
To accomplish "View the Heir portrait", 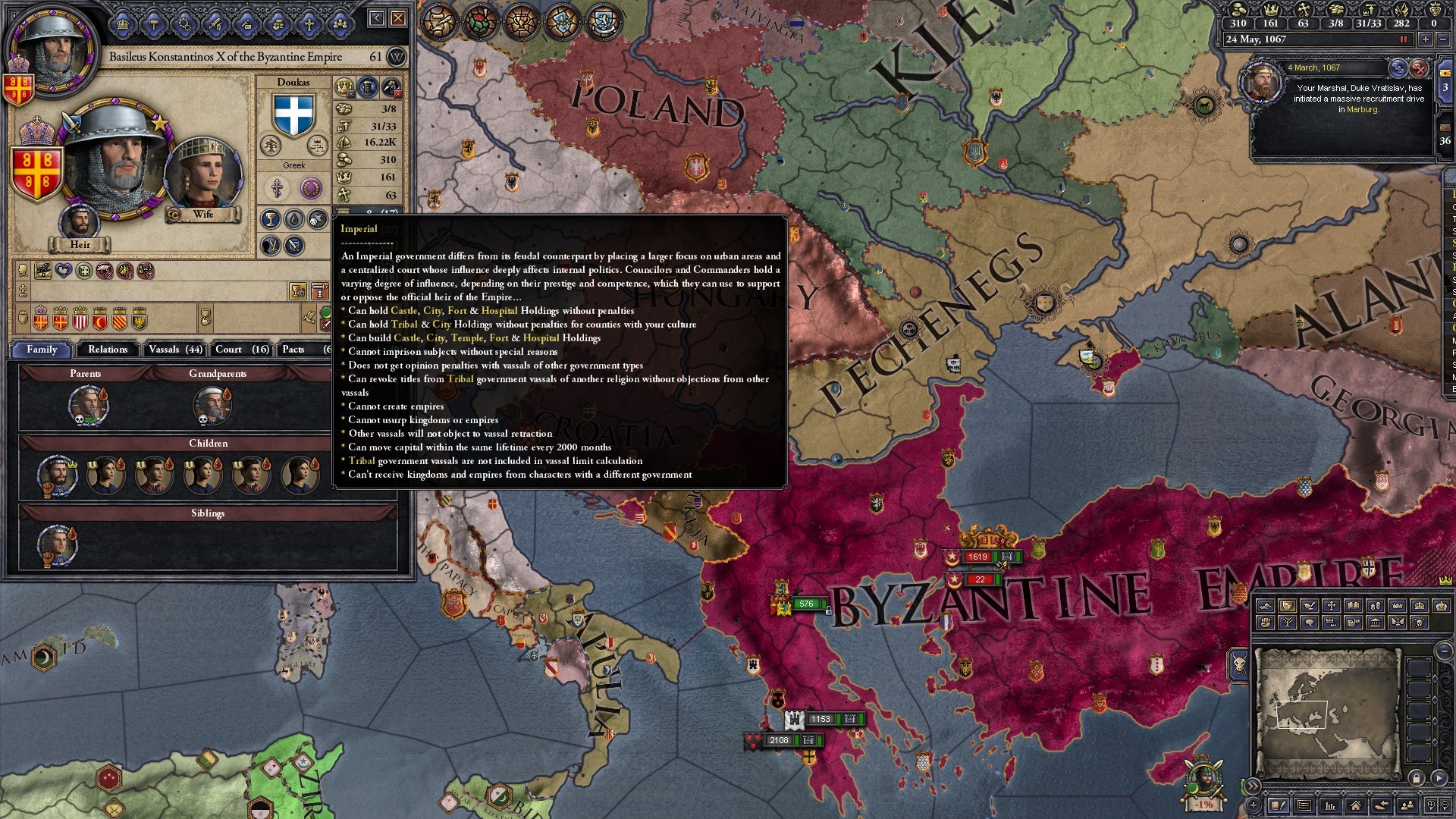I will (80, 224).
